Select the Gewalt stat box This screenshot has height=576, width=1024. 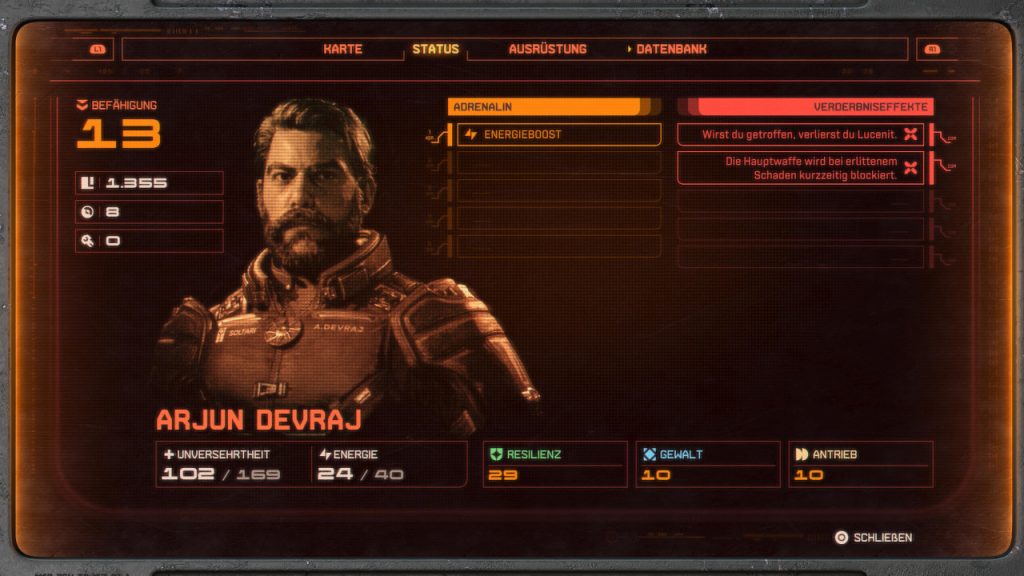click(707, 464)
